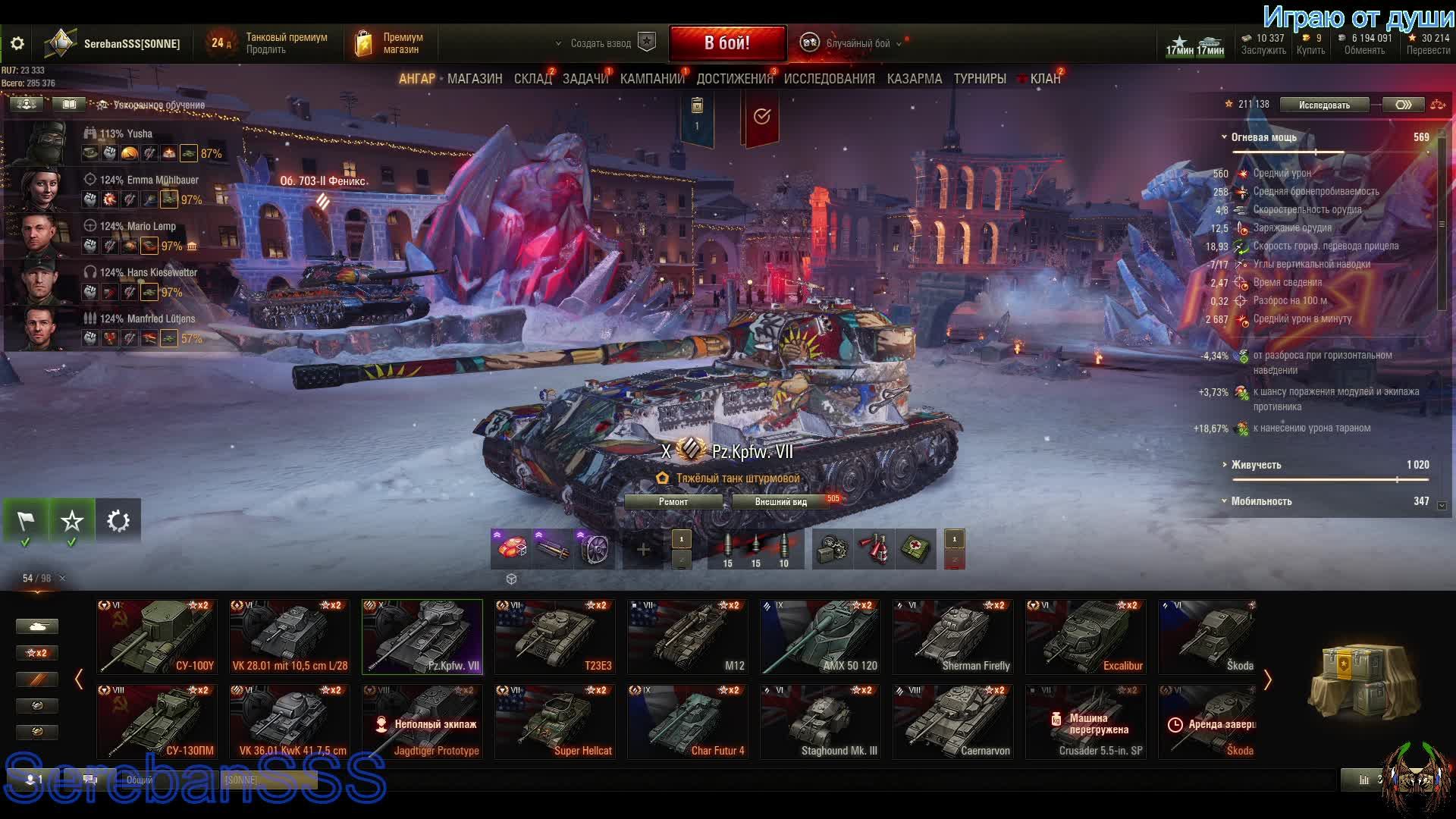Click Создать взвод to create platoon

[601, 44]
